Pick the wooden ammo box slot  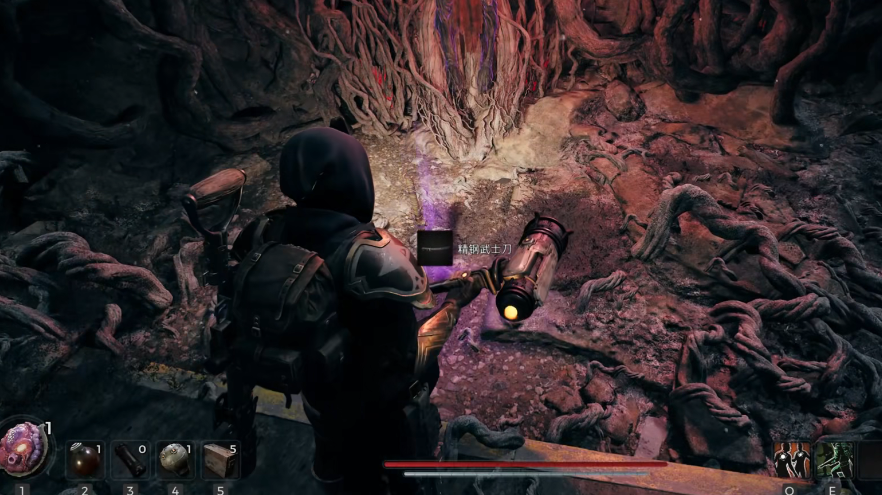tap(220, 459)
